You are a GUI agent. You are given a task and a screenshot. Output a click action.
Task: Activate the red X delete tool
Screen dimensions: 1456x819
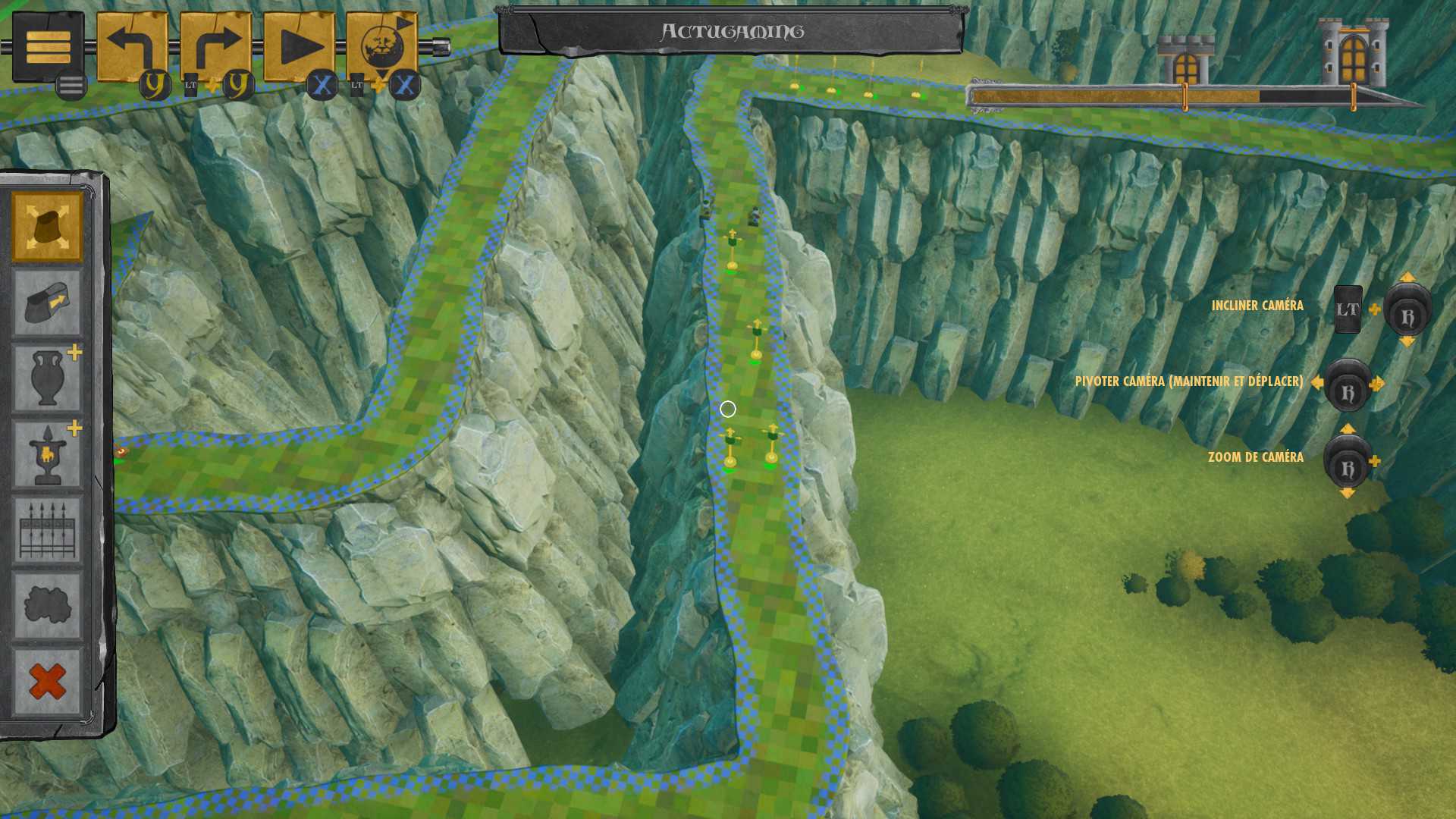(47, 682)
